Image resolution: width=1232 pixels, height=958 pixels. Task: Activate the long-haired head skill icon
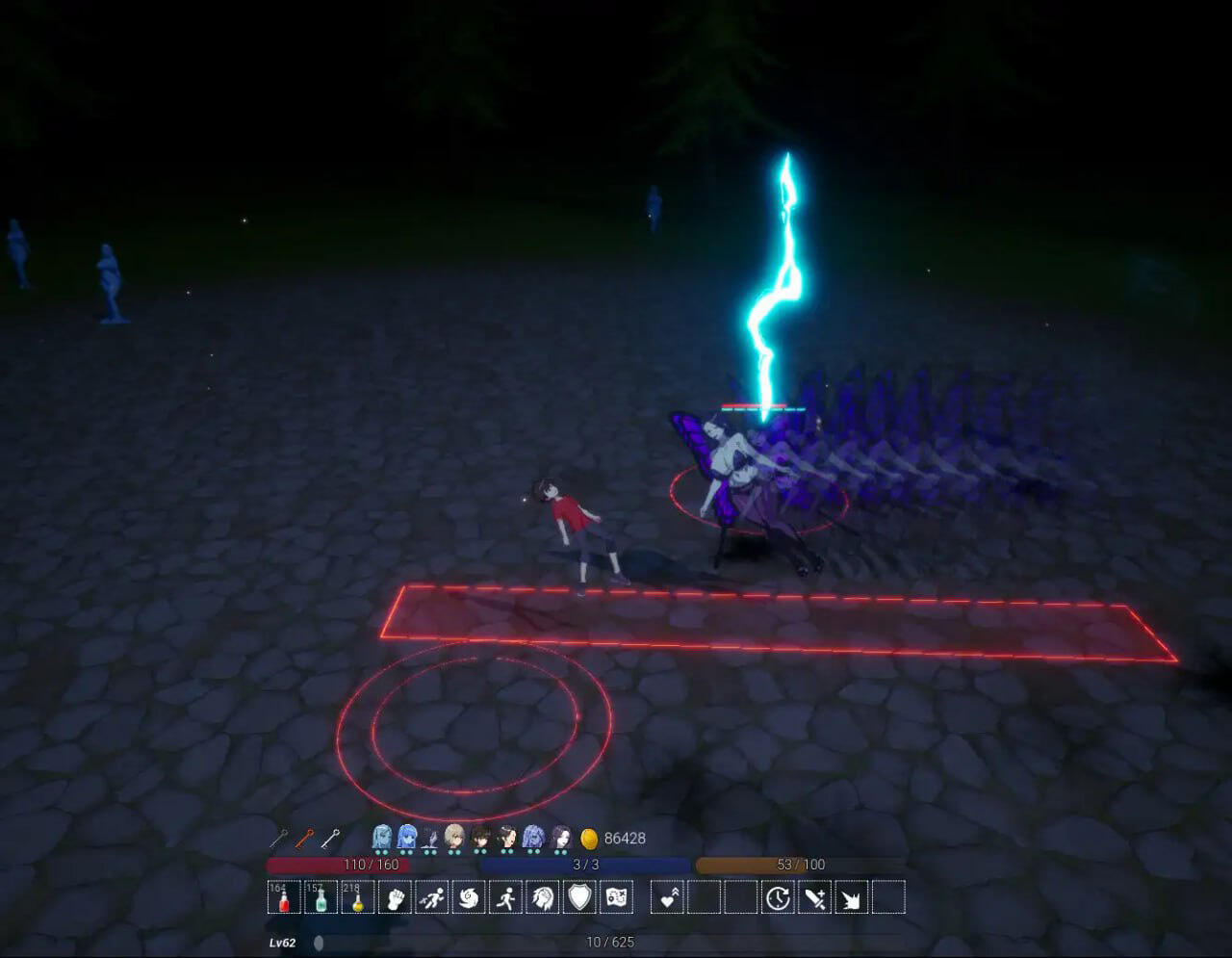(x=543, y=897)
